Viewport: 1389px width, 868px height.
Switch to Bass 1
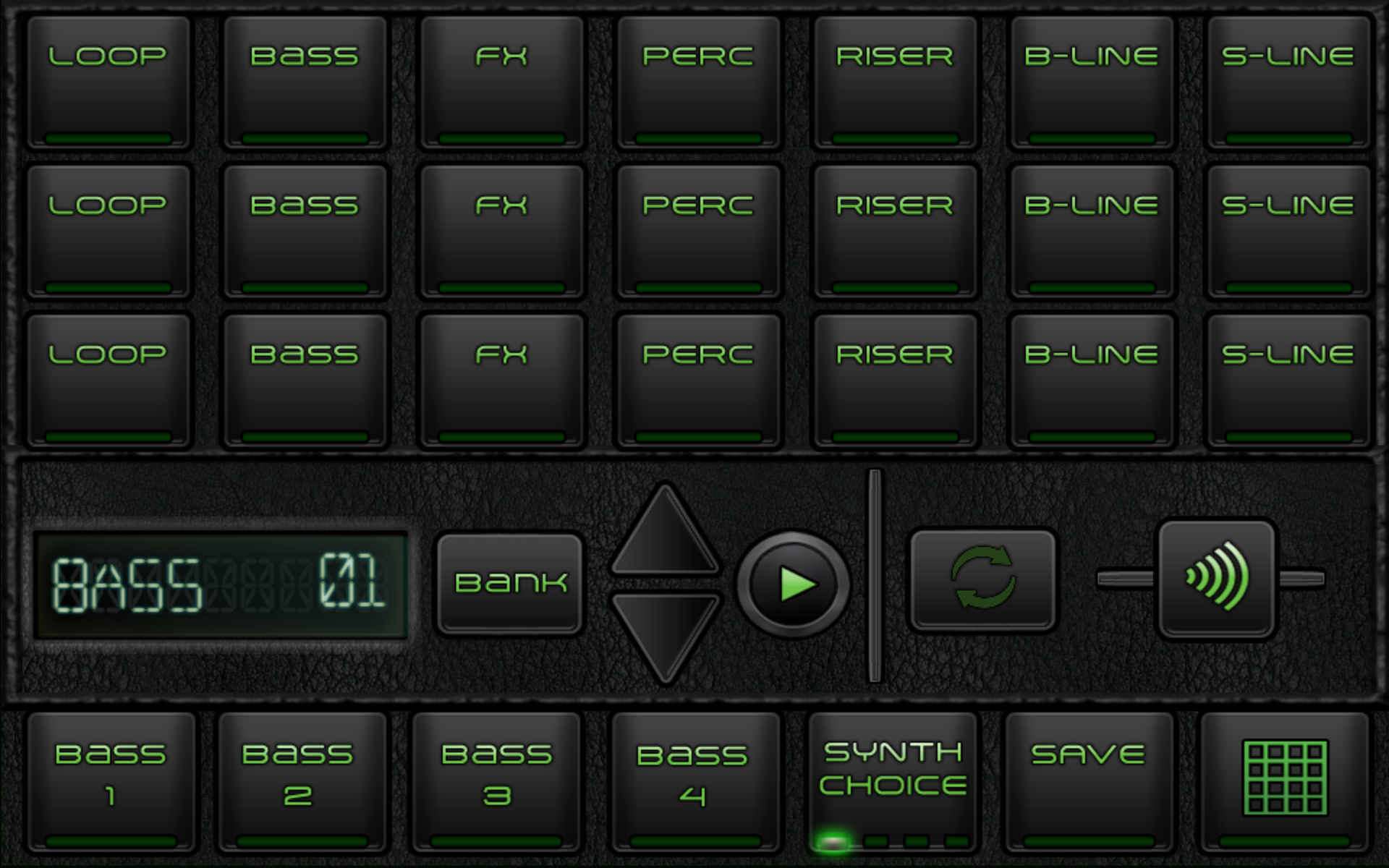[x=109, y=783]
